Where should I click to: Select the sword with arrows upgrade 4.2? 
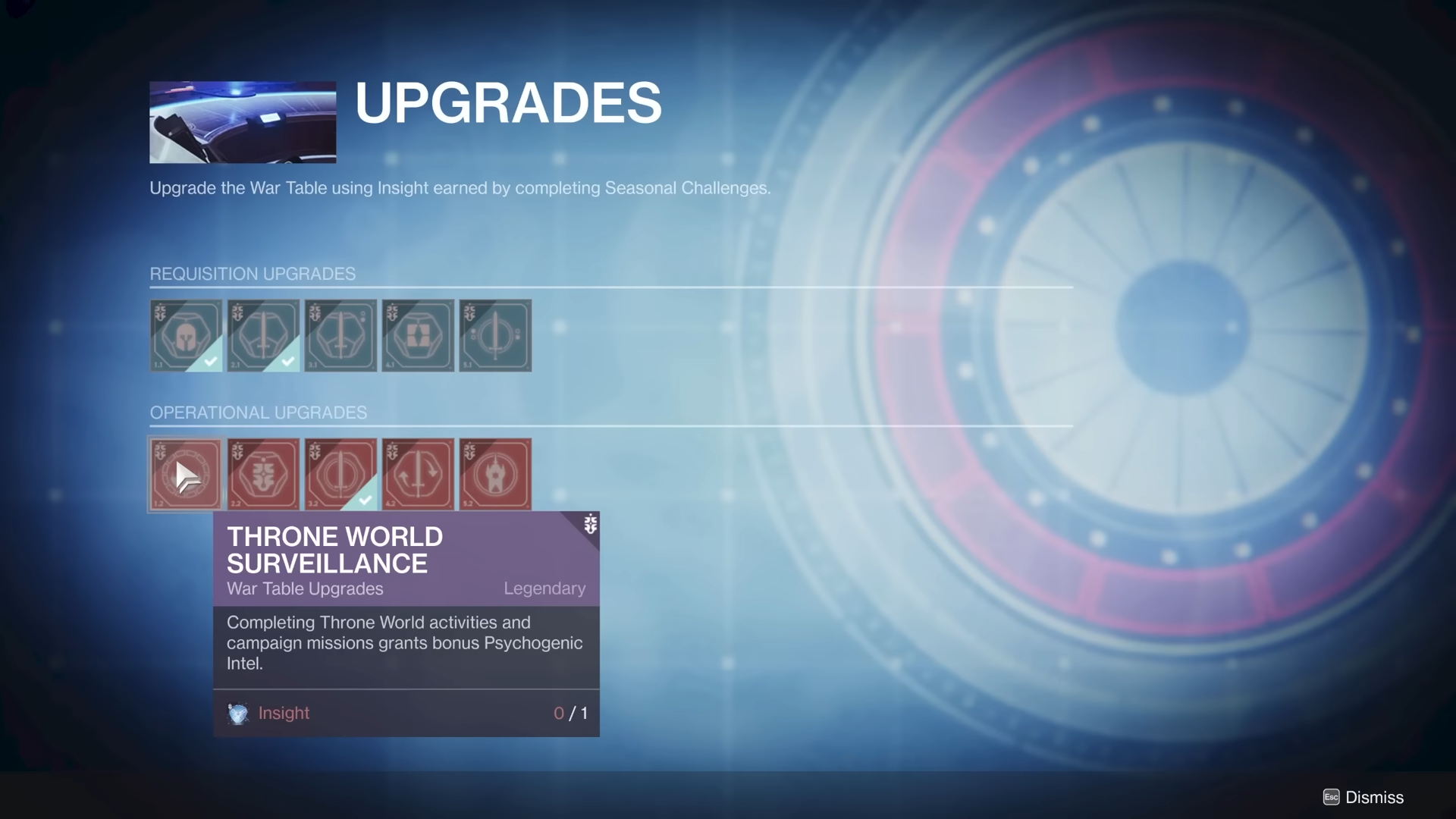[418, 475]
